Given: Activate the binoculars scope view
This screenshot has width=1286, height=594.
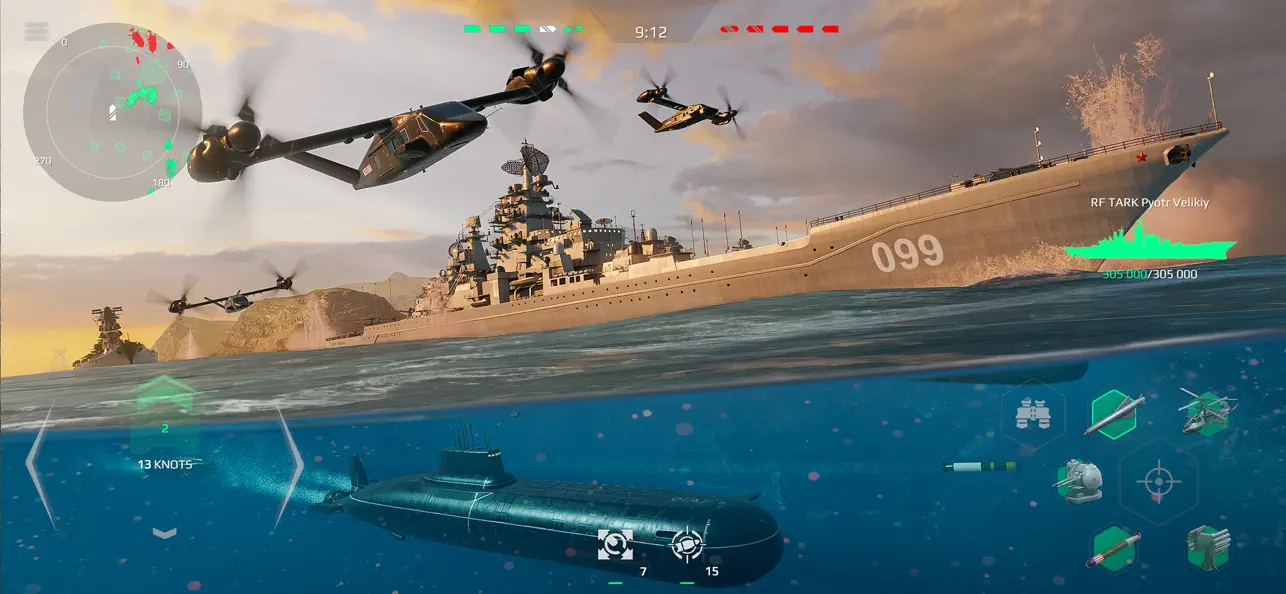Looking at the screenshot, I should click(x=1031, y=412).
